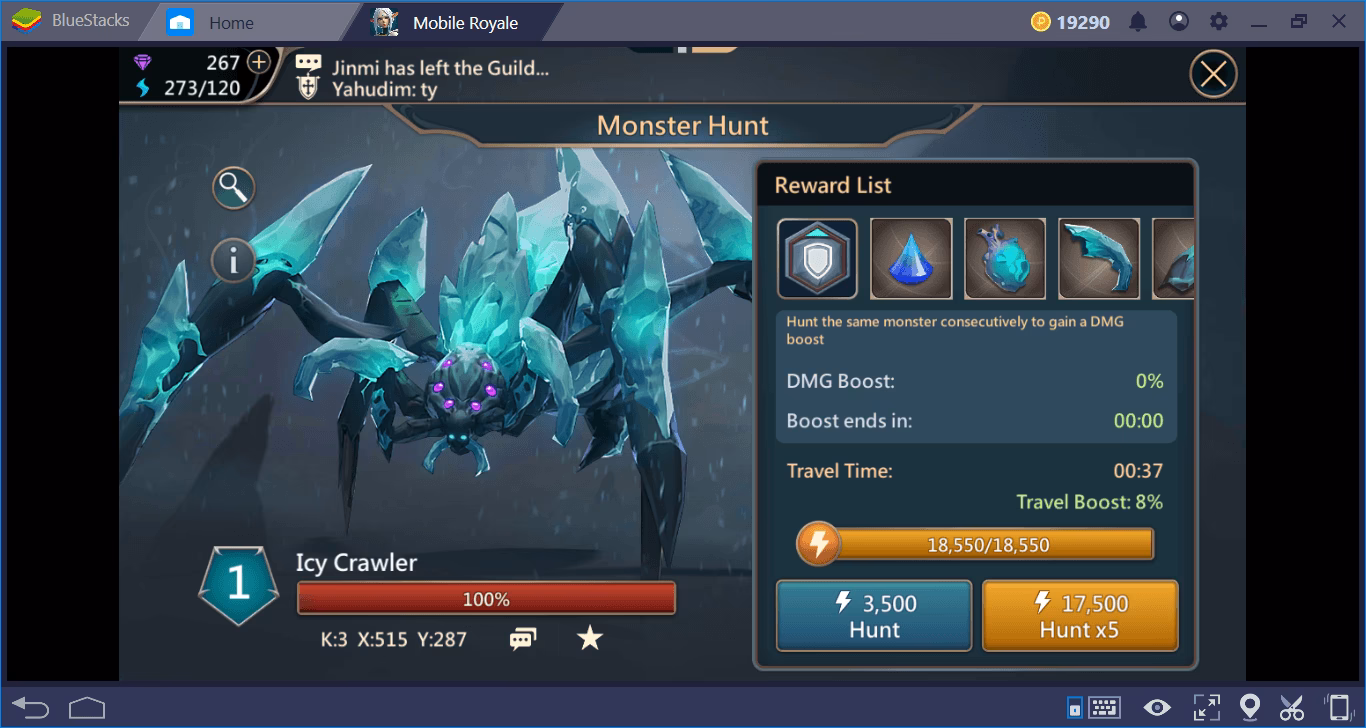Image resolution: width=1366 pixels, height=728 pixels.
Task: Open keyboard game controls in BlueStacks toolbar
Action: click(x=1105, y=709)
